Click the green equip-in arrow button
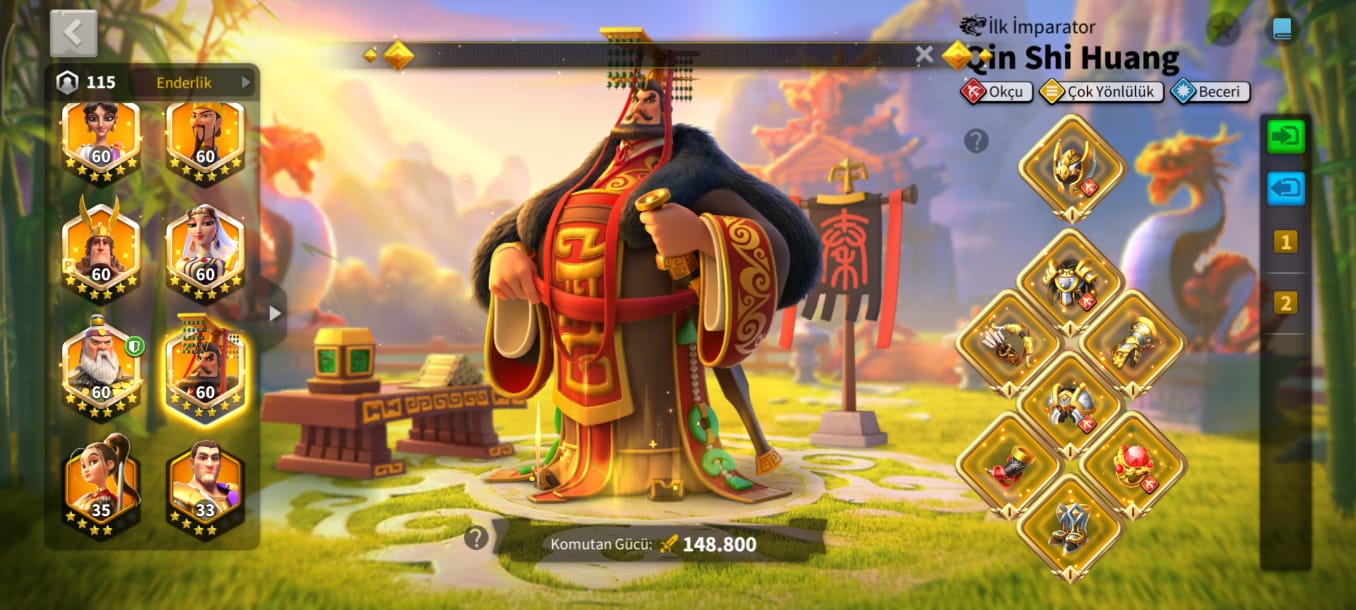Viewport: 1356px width, 610px height. (x=1285, y=136)
